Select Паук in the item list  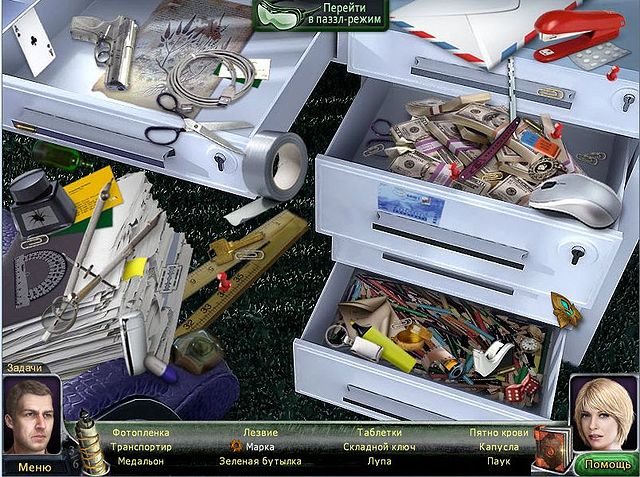[x=499, y=462]
